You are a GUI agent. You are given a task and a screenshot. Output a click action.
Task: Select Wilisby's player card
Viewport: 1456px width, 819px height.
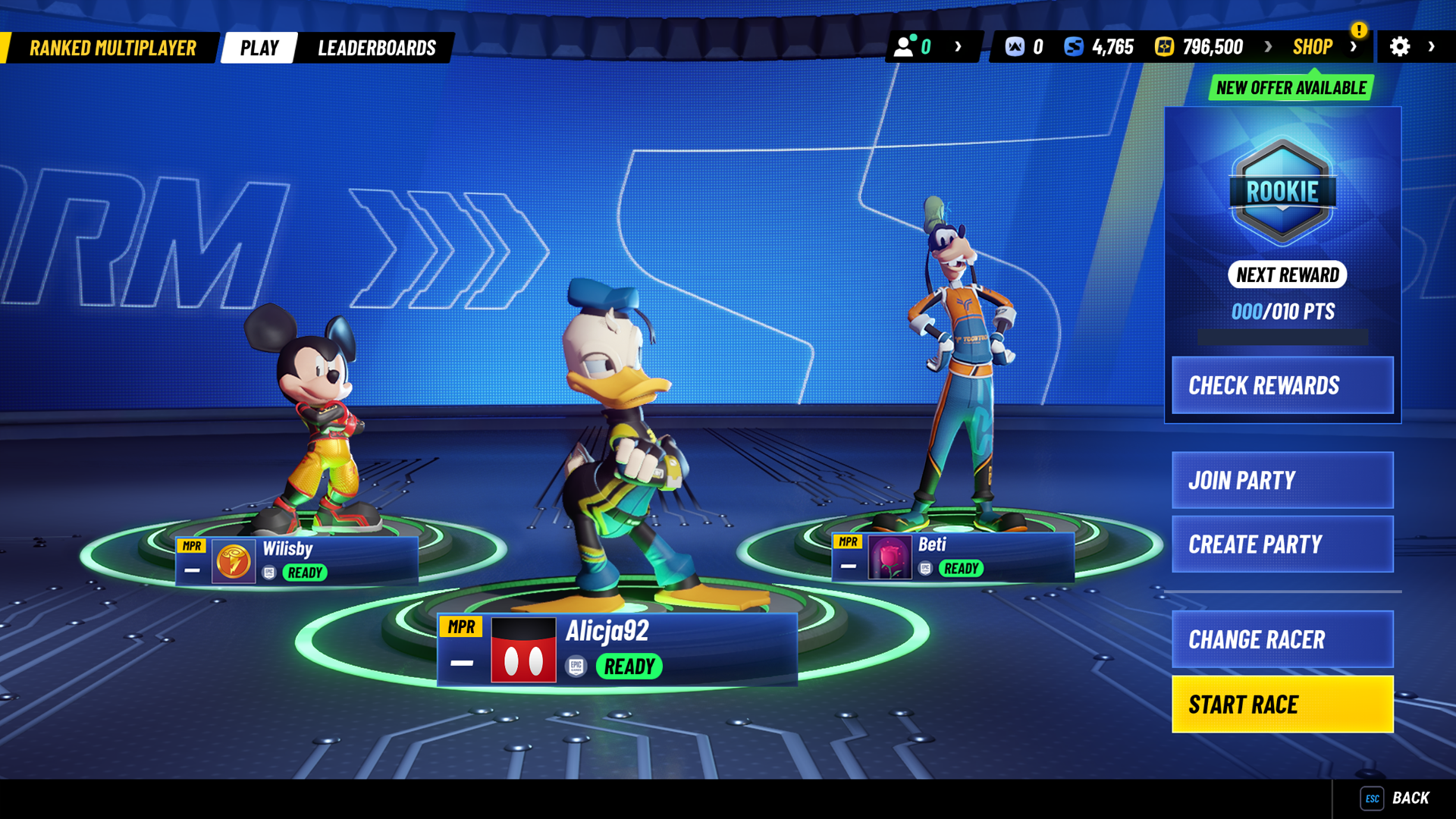tap(297, 561)
